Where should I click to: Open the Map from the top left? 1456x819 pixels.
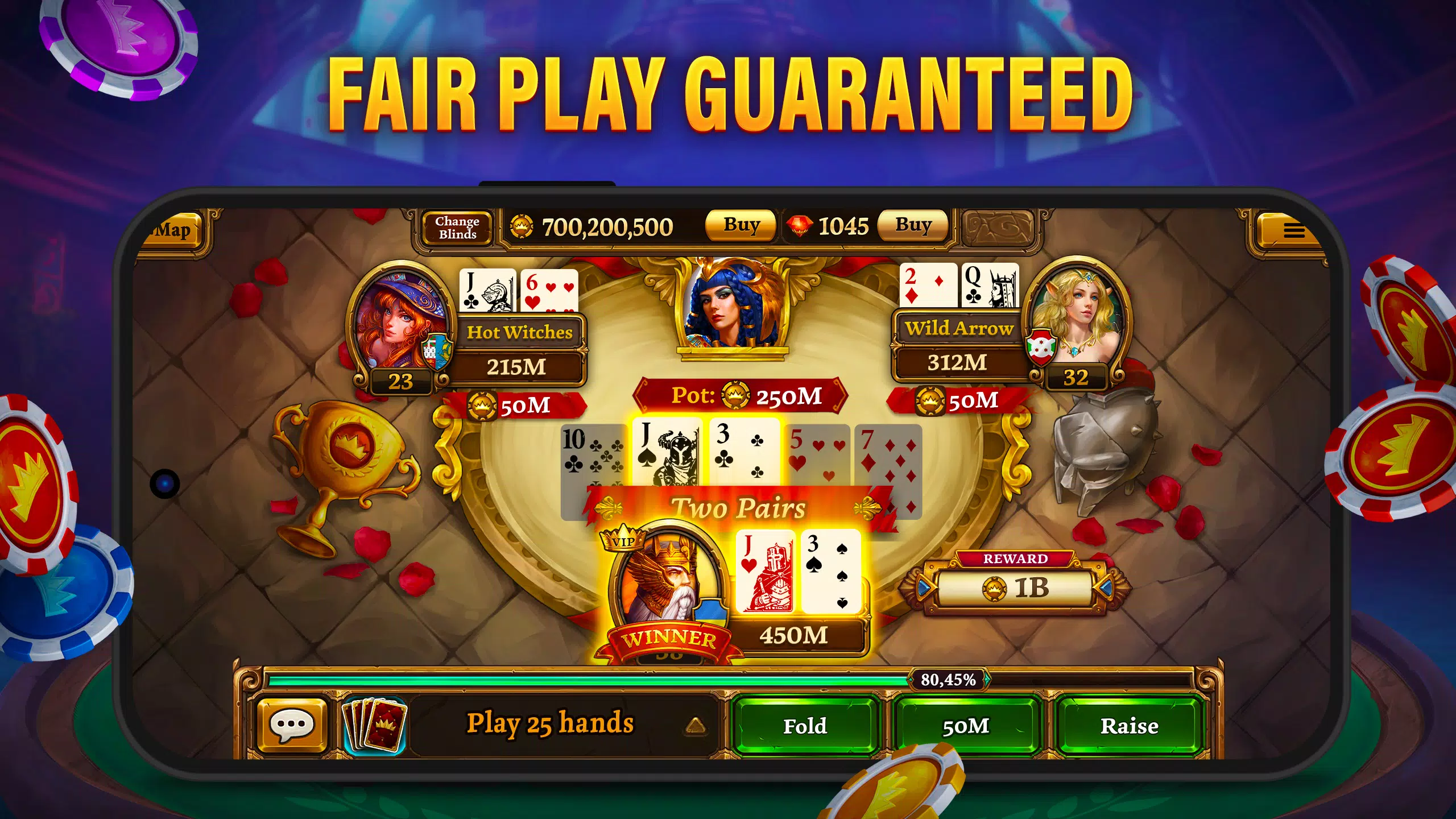pyautogui.click(x=174, y=230)
